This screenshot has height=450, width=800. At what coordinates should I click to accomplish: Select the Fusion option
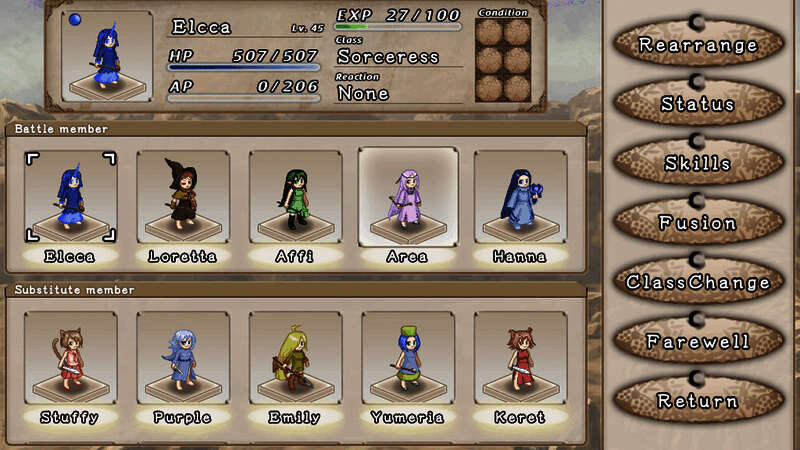[698, 223]
